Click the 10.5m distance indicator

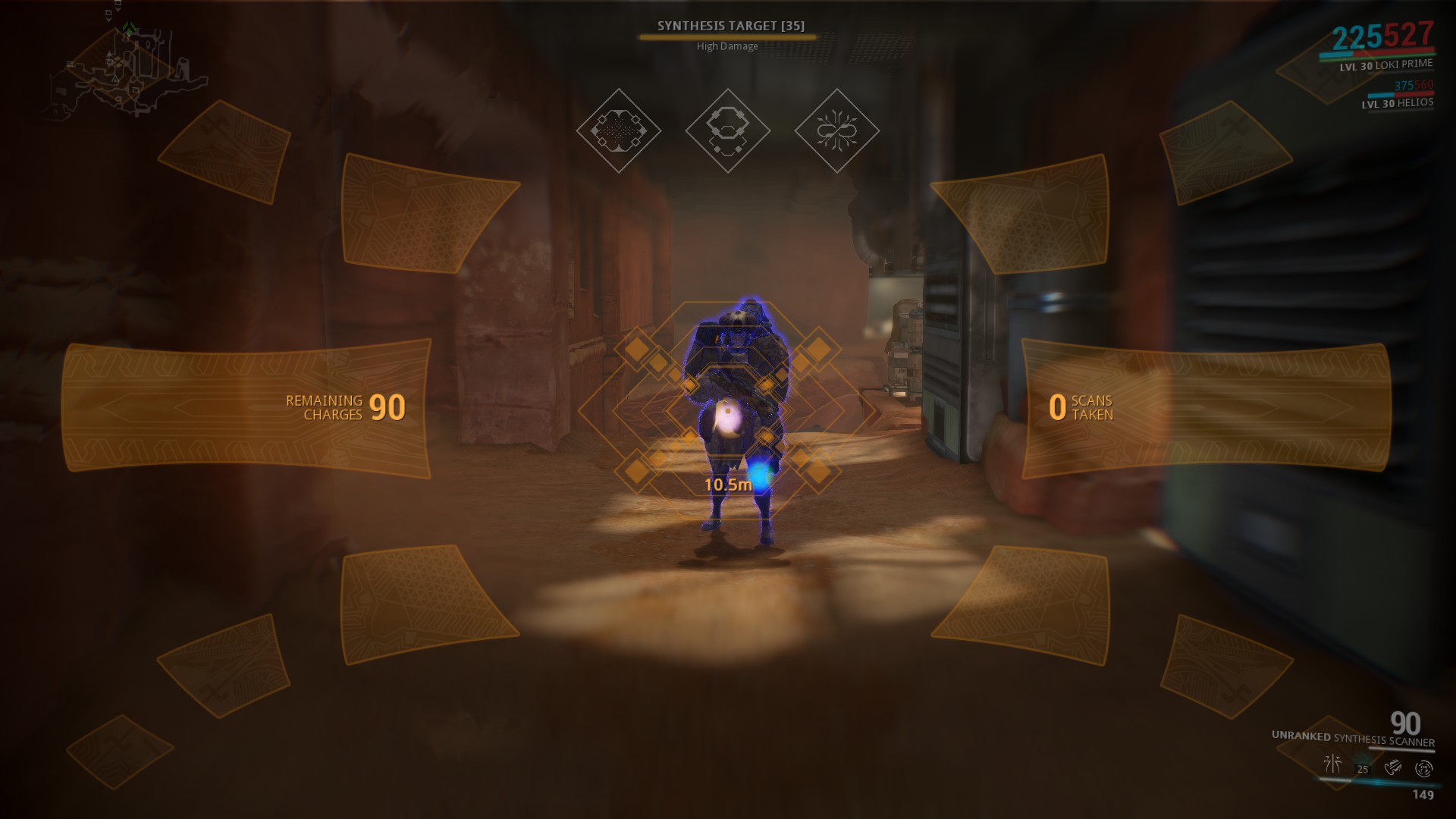click(x=730, y=483)
